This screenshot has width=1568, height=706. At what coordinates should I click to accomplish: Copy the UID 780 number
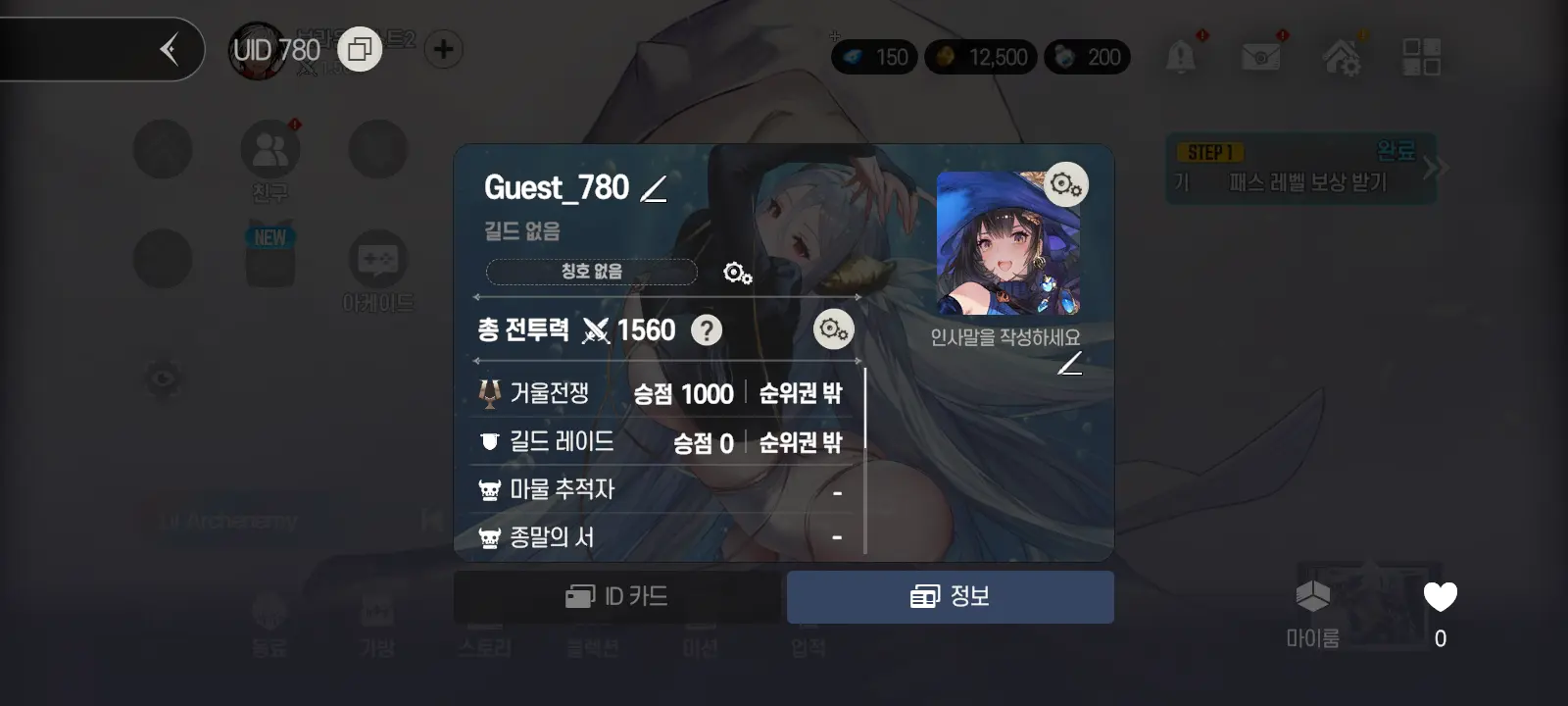point(360,49)
